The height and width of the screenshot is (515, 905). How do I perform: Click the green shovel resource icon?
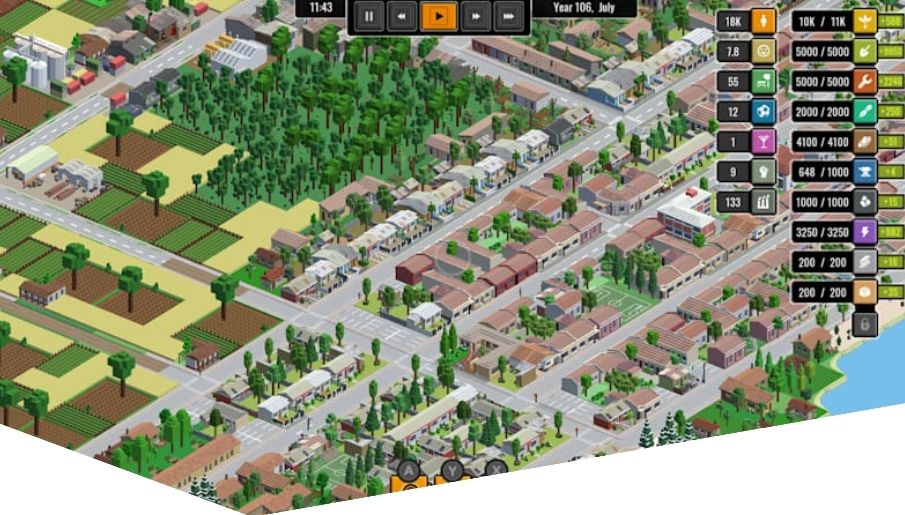[x=864, y=51]
